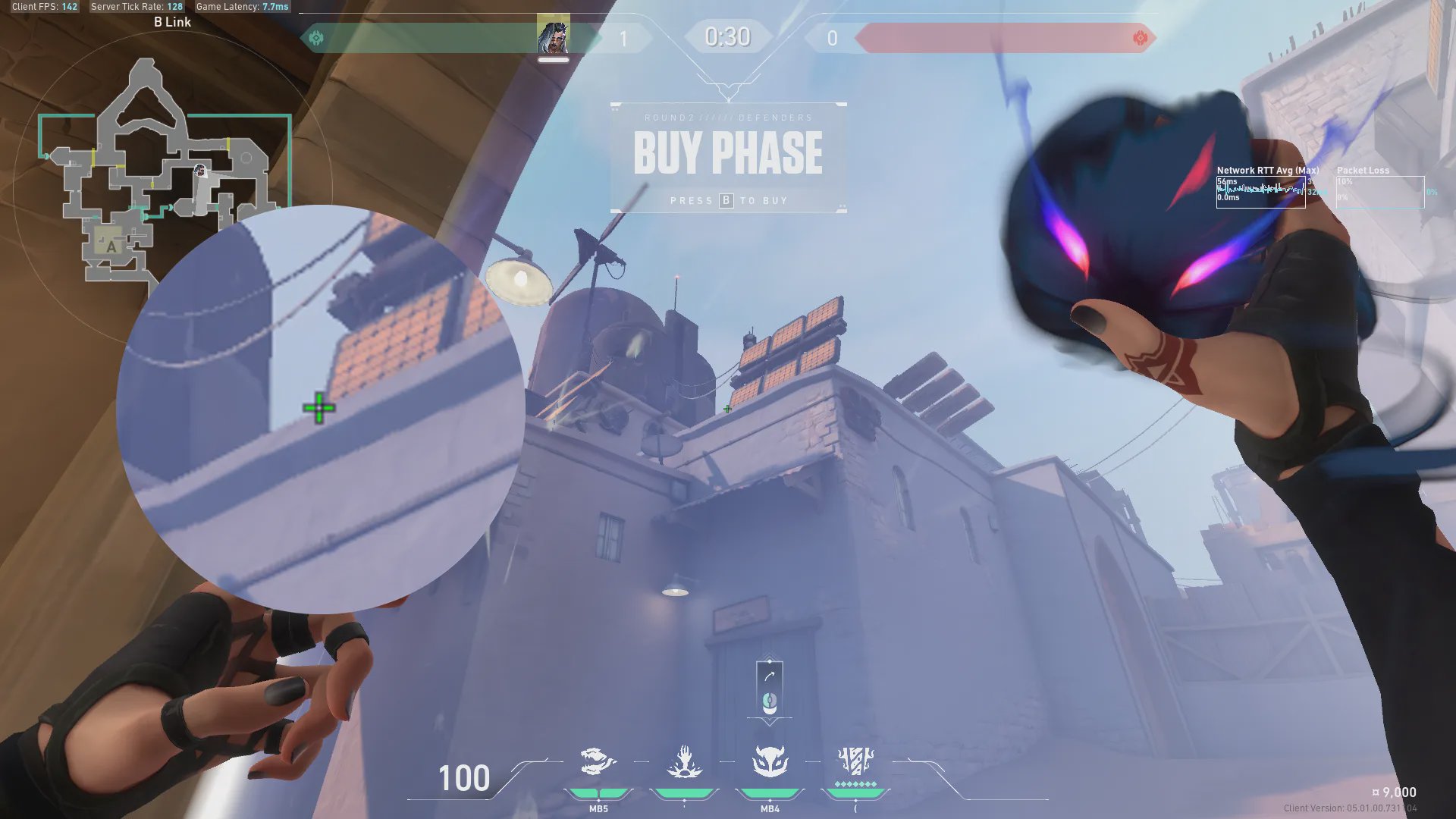Click the green team emblem on the top bar
The height and width of the screenshot is (819, 1456).
316,37
